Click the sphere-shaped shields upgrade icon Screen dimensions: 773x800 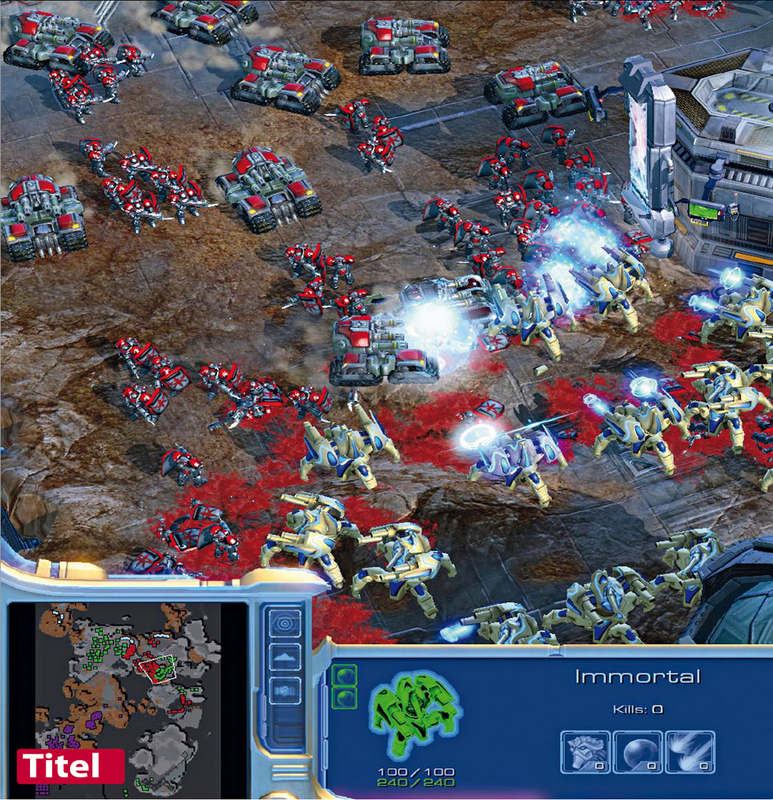tap(637, 751)
